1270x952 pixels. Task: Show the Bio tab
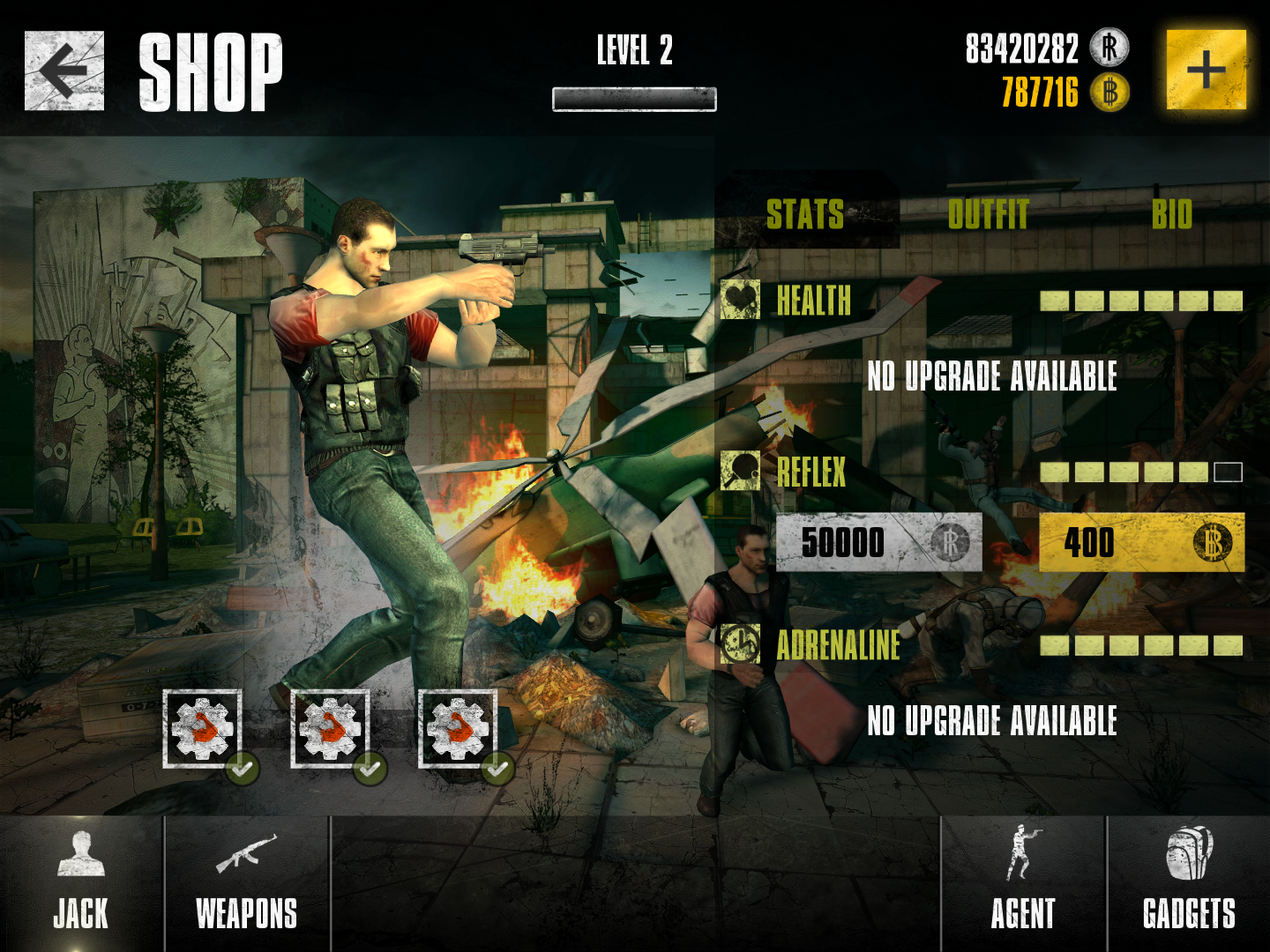click(x=1171, y=213)
